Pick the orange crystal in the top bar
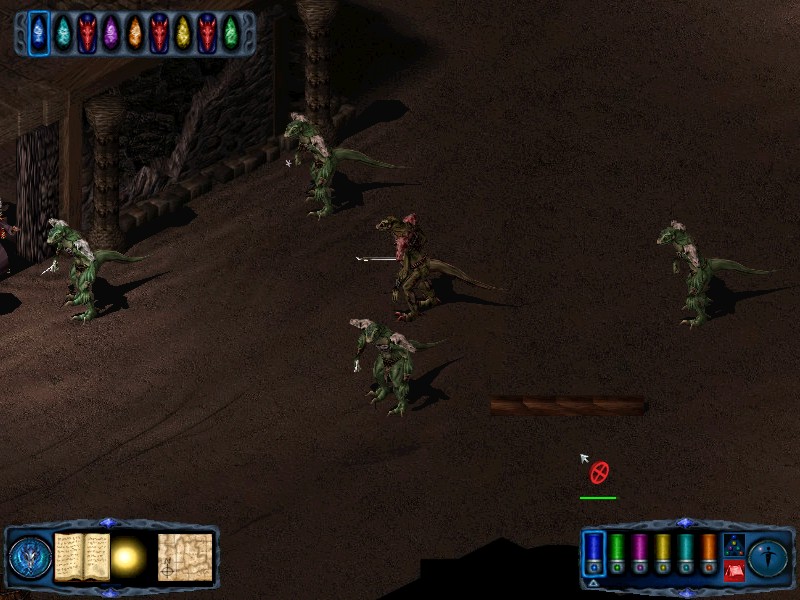Viewport: 800px width, 600px height. 135,33
